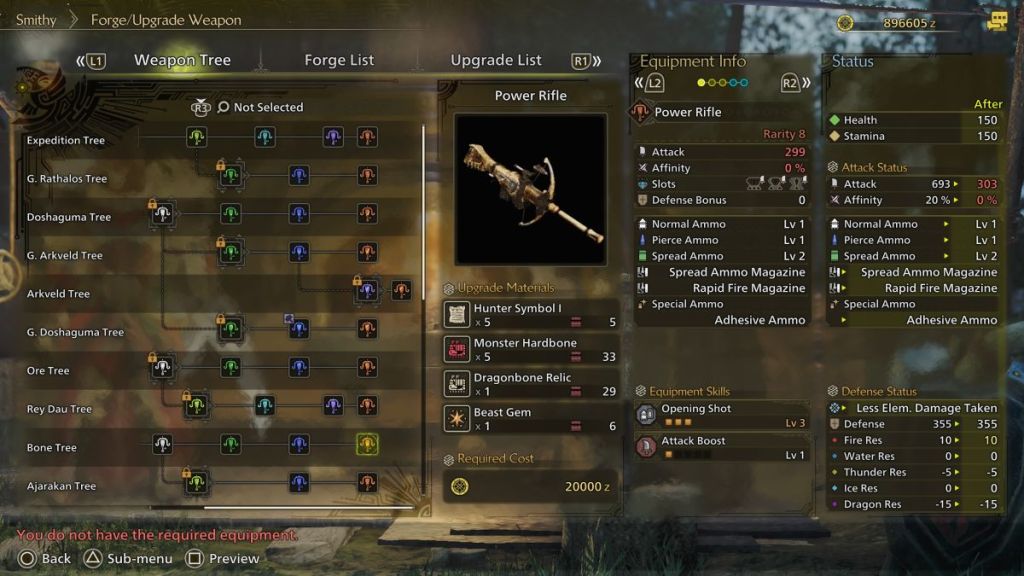
Task: Select the Beast Gem material row
Action: point(531,418)
